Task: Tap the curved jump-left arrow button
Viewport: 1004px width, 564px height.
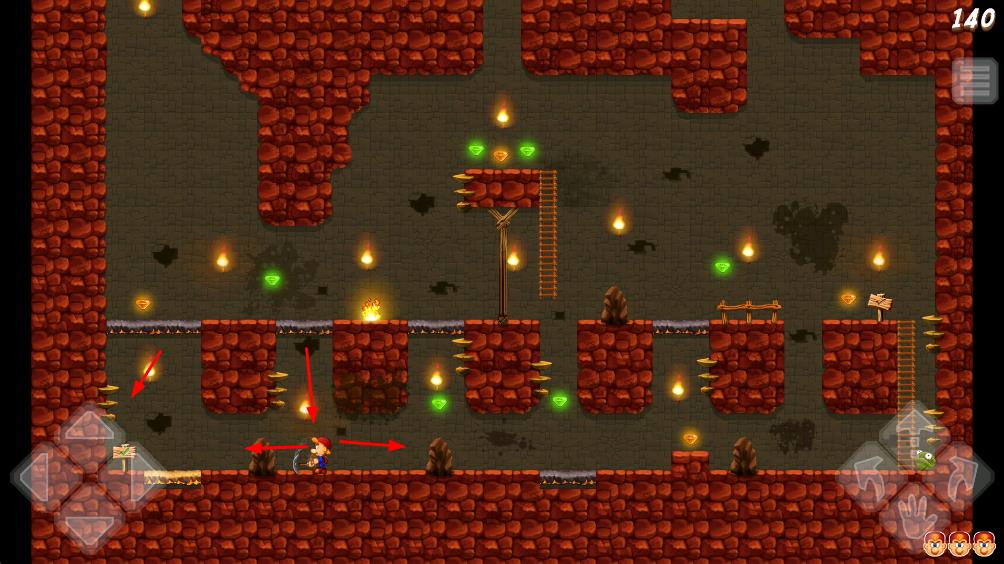Action: click(x=869, y=477)
